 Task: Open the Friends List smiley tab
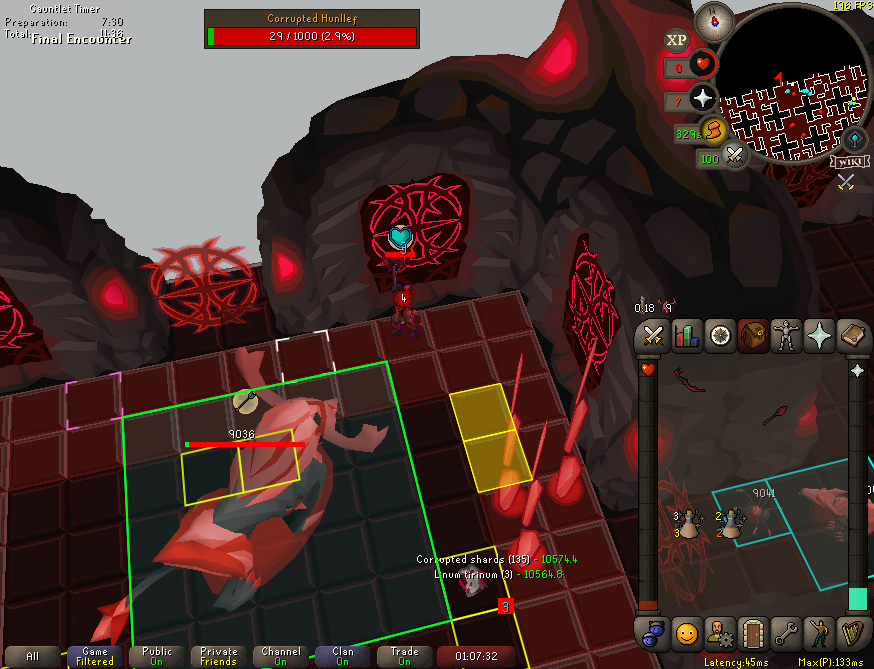pyautogui.click(x=686, y=632)
